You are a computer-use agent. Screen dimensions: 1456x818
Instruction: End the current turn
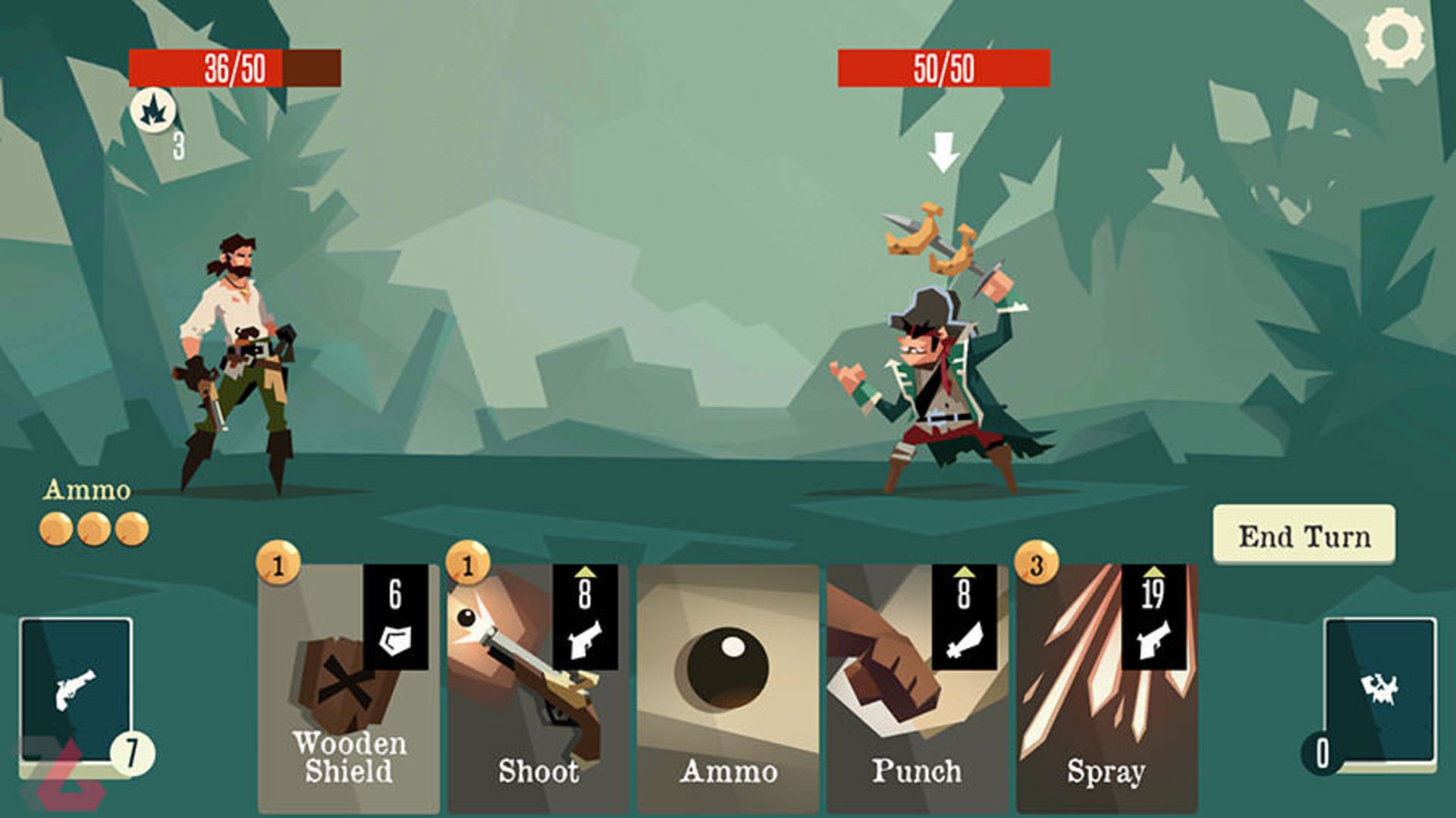click(1304, 535)
